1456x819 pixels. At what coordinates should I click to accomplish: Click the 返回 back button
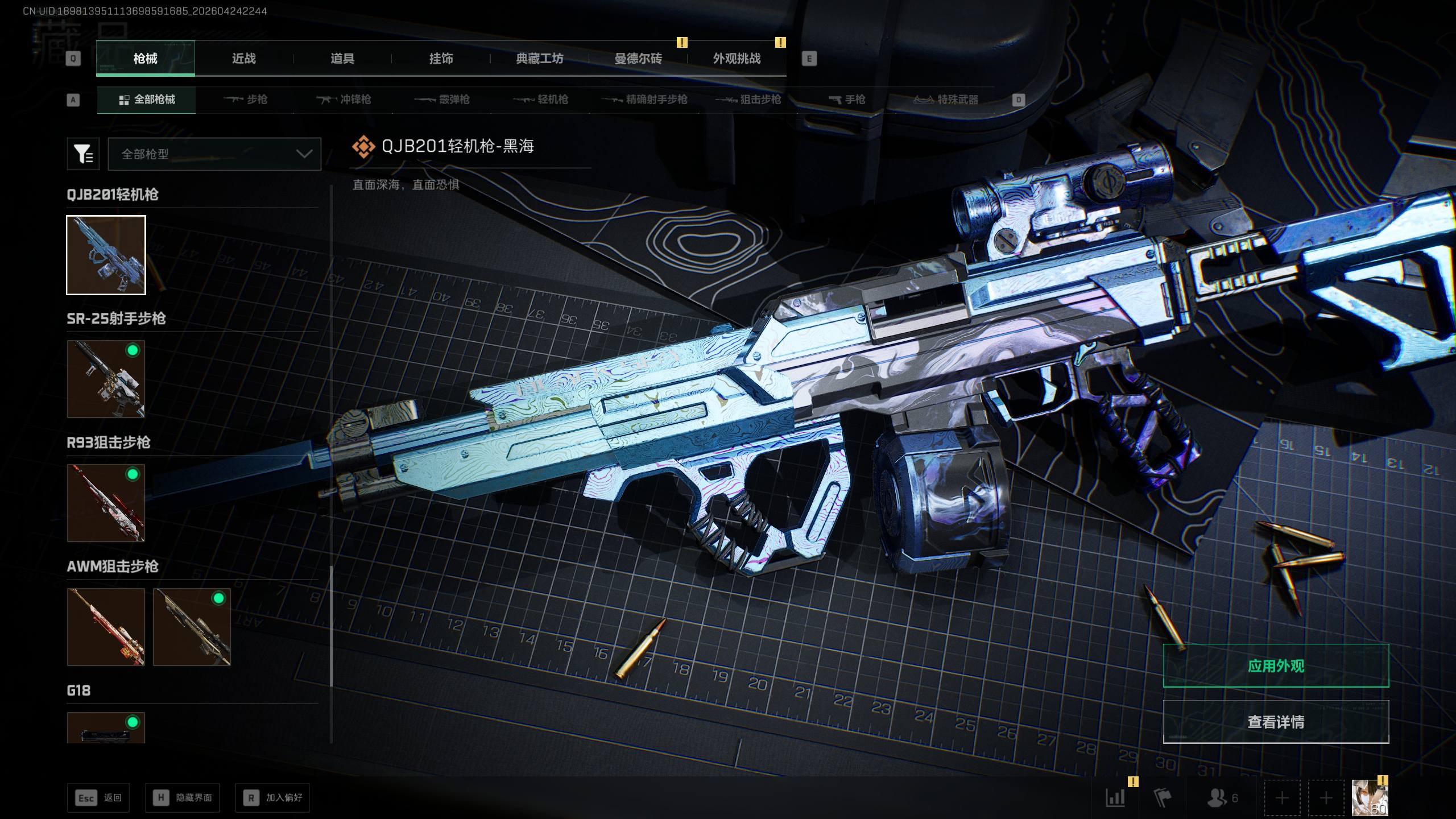98,797
